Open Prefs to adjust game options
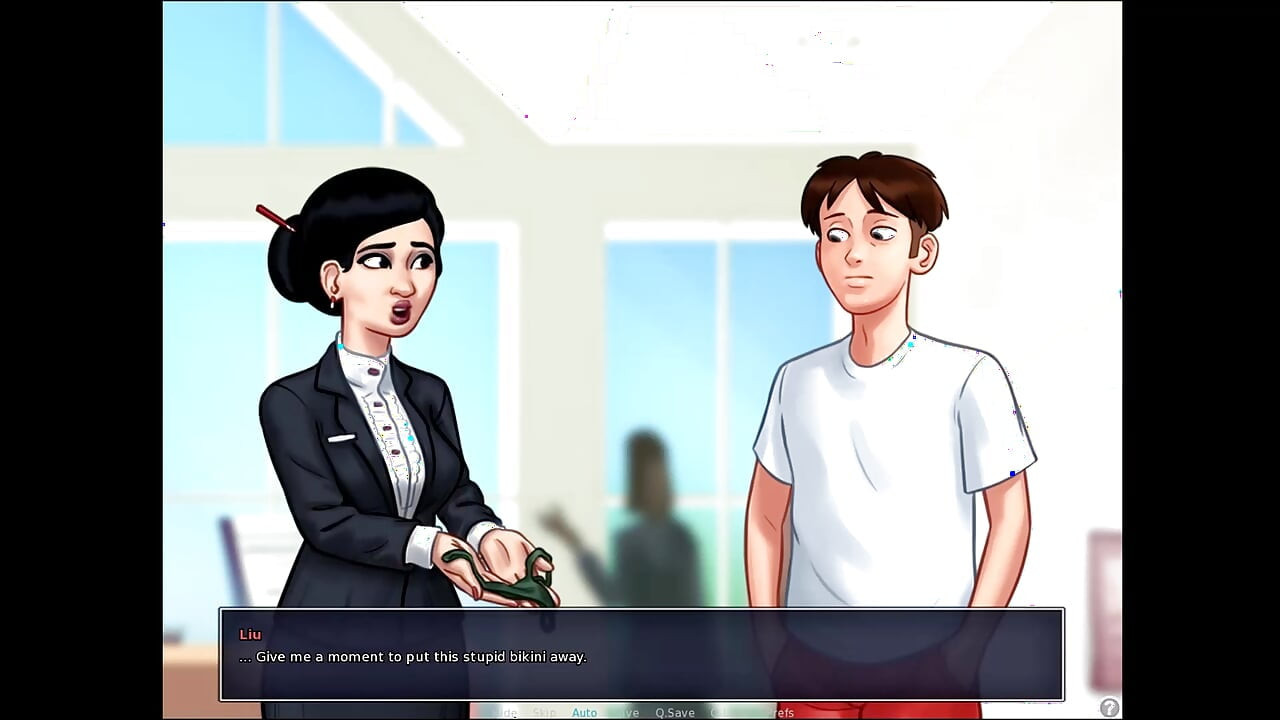 (782, 712)
